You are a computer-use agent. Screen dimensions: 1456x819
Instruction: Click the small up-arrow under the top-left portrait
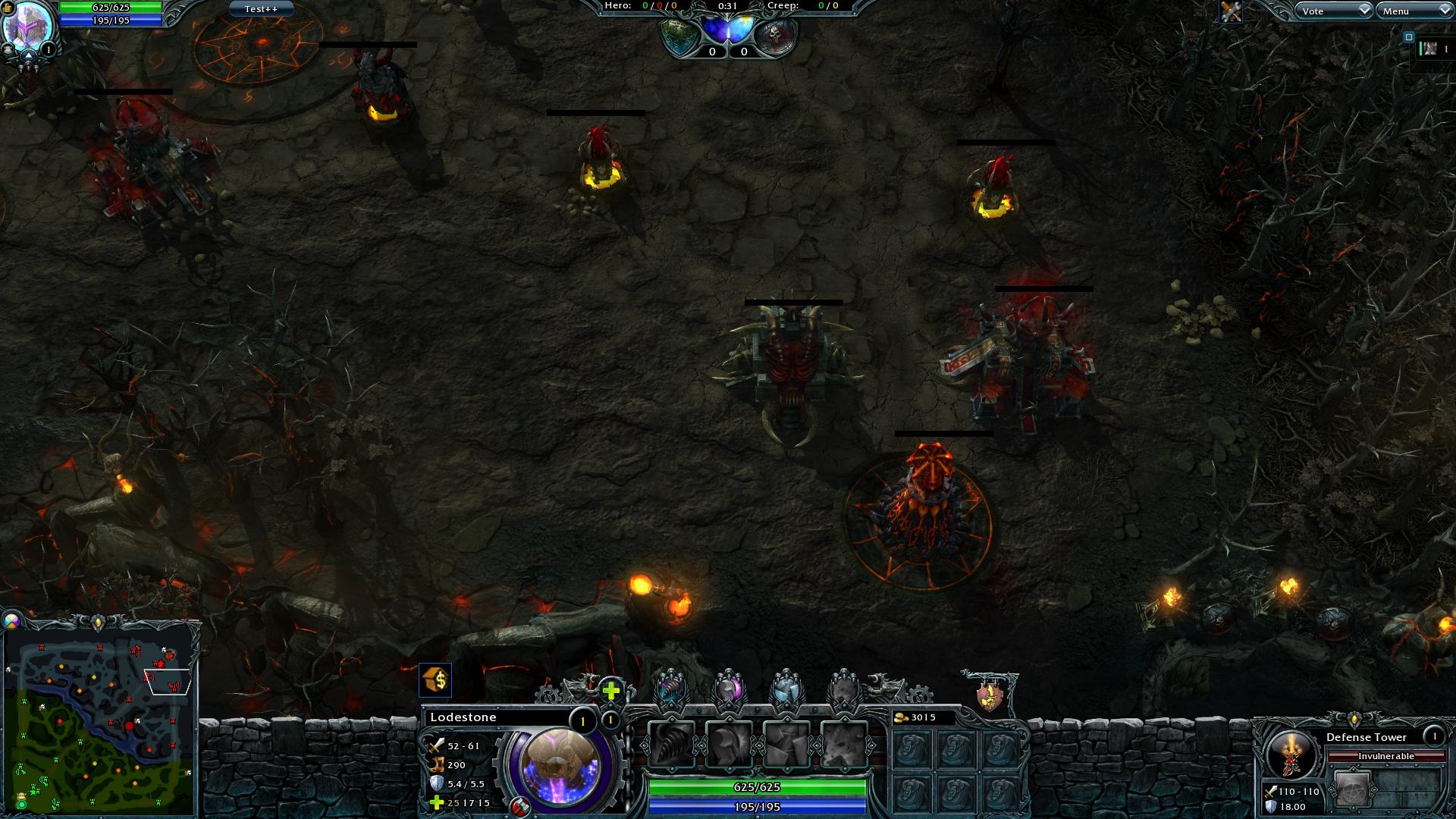tap(29, 55)
